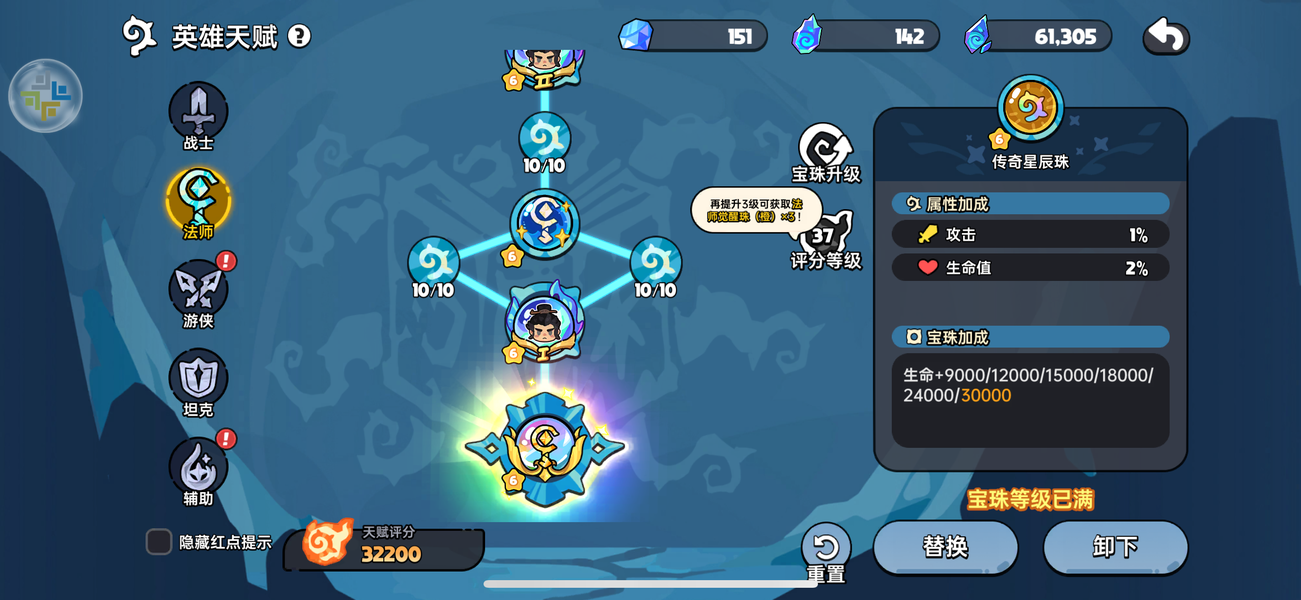Open the 游侠 ranger class tab
This screenshot has height=600, width=1301.
click(x=198, y=290)
